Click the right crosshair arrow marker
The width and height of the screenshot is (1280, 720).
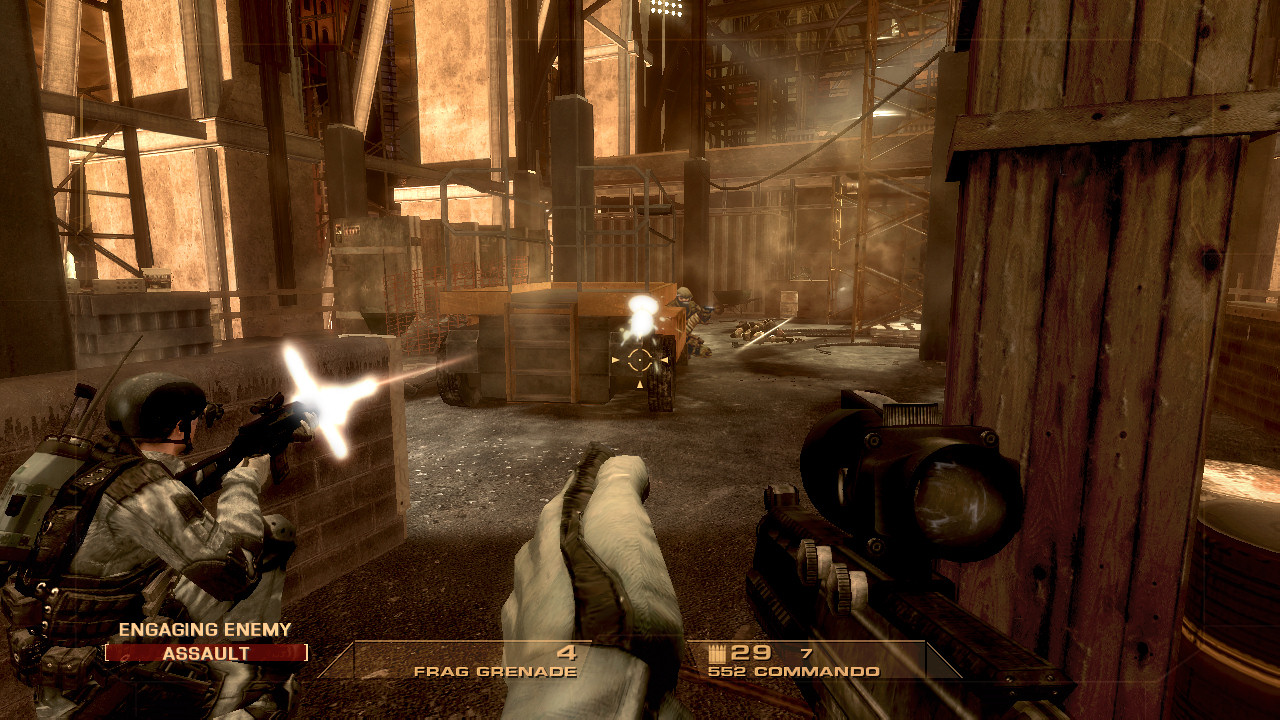tap(665, 360)
